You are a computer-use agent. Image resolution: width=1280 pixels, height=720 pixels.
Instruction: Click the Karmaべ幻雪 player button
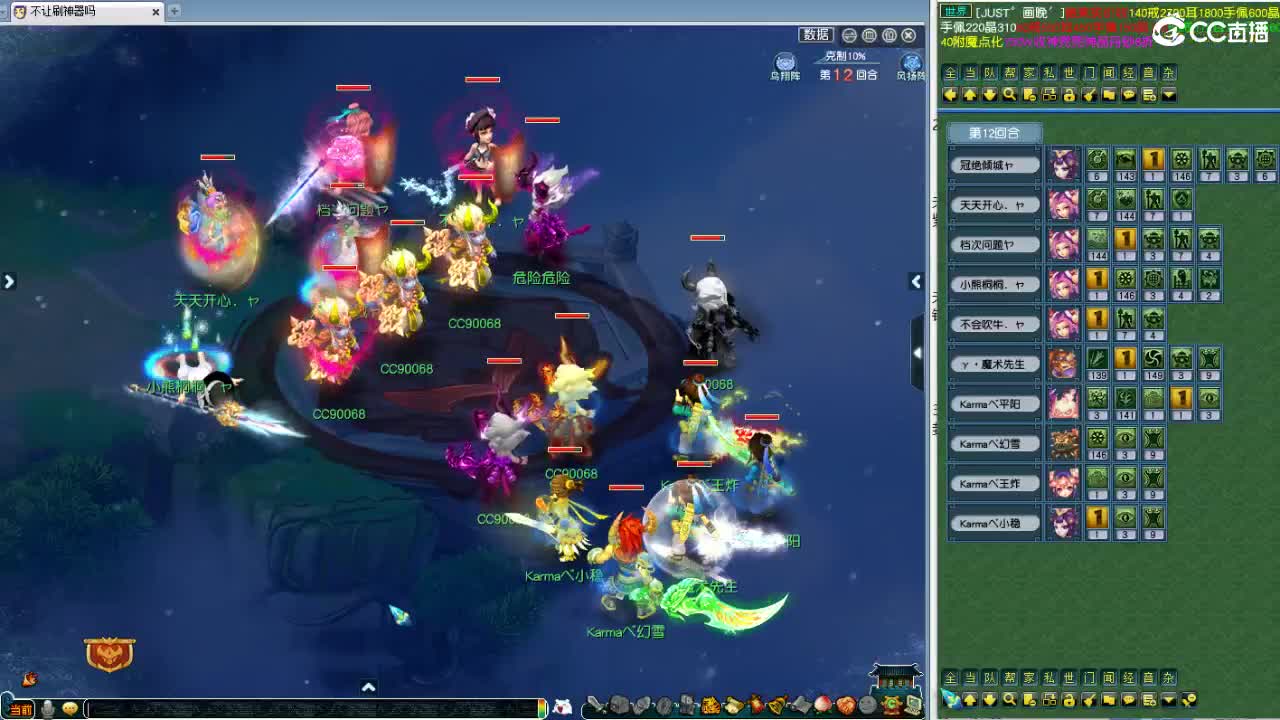[x=993, y=442]
